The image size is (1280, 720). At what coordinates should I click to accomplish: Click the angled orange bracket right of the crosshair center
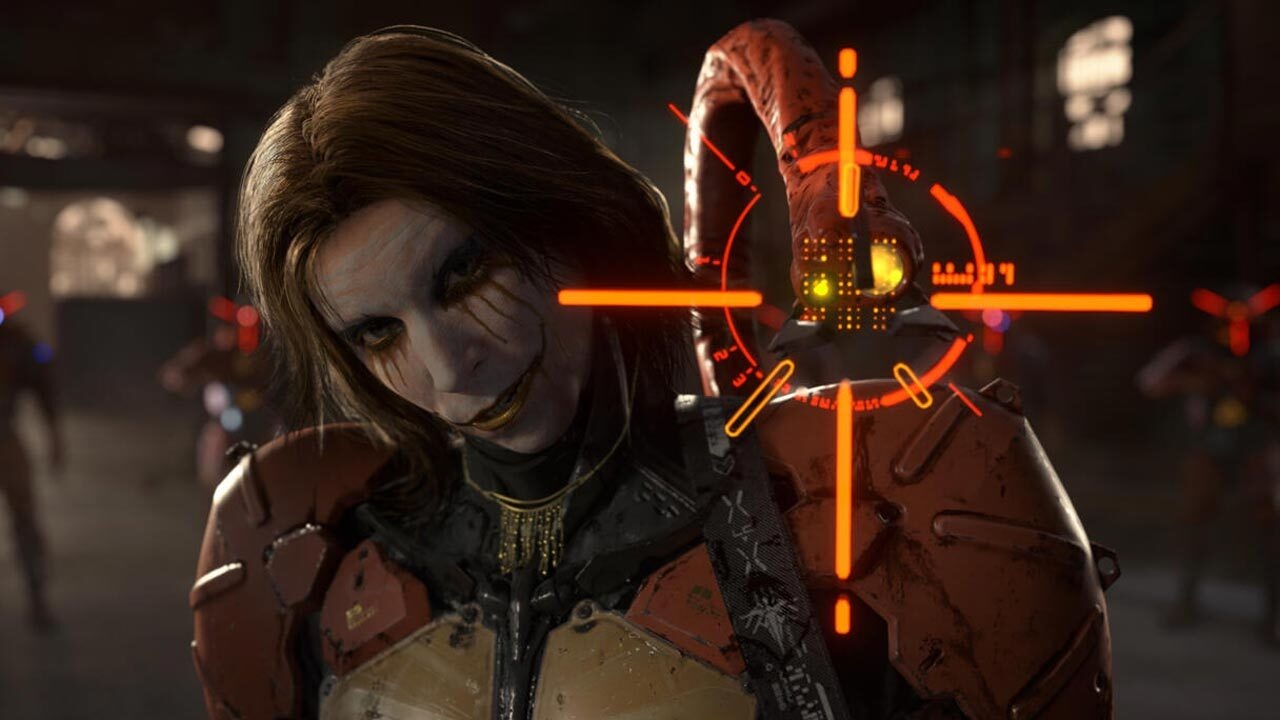tap(911, 383)
